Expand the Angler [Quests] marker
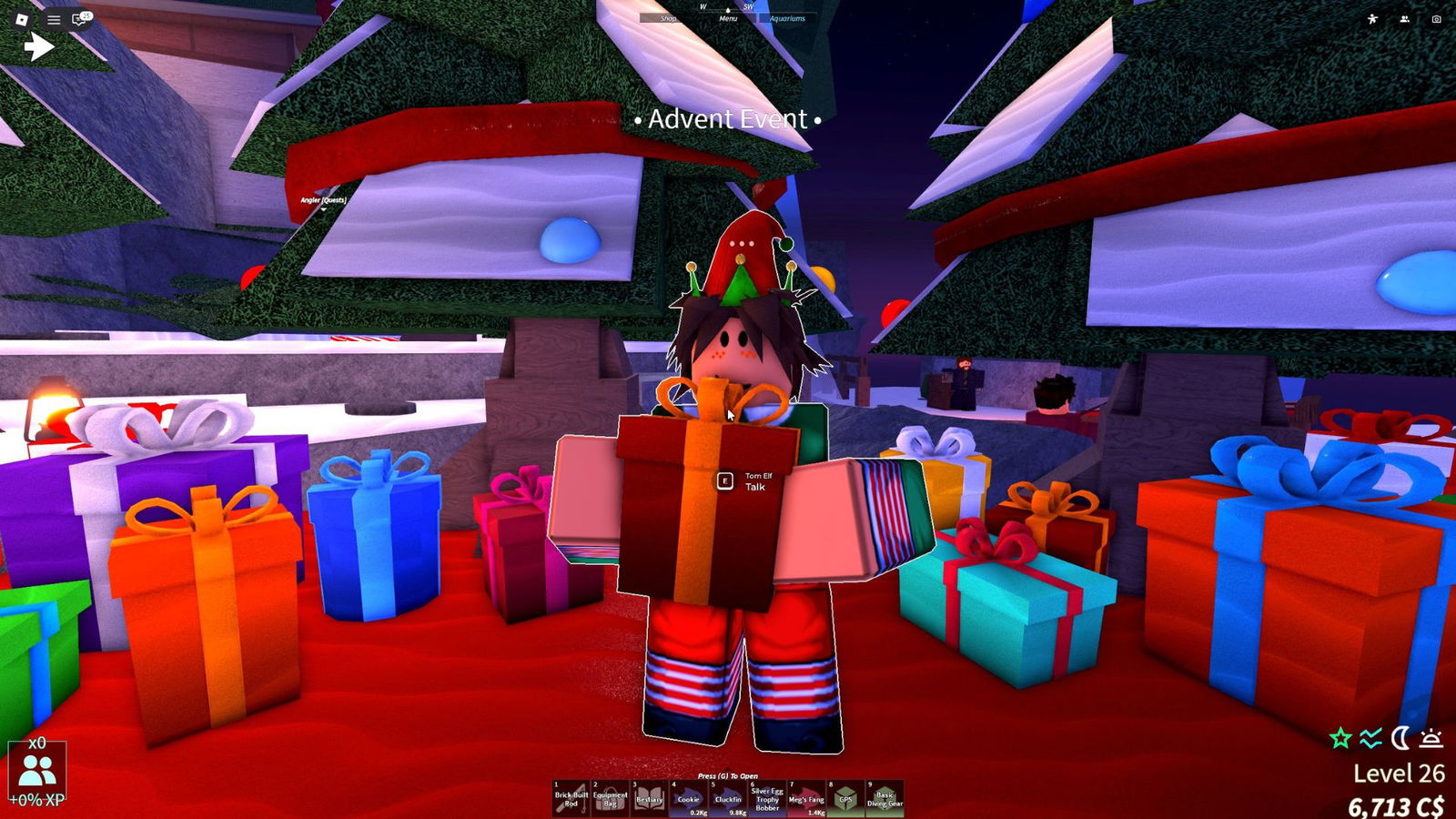This screenshot has height=819, width=1456. (x=323, y=202)
